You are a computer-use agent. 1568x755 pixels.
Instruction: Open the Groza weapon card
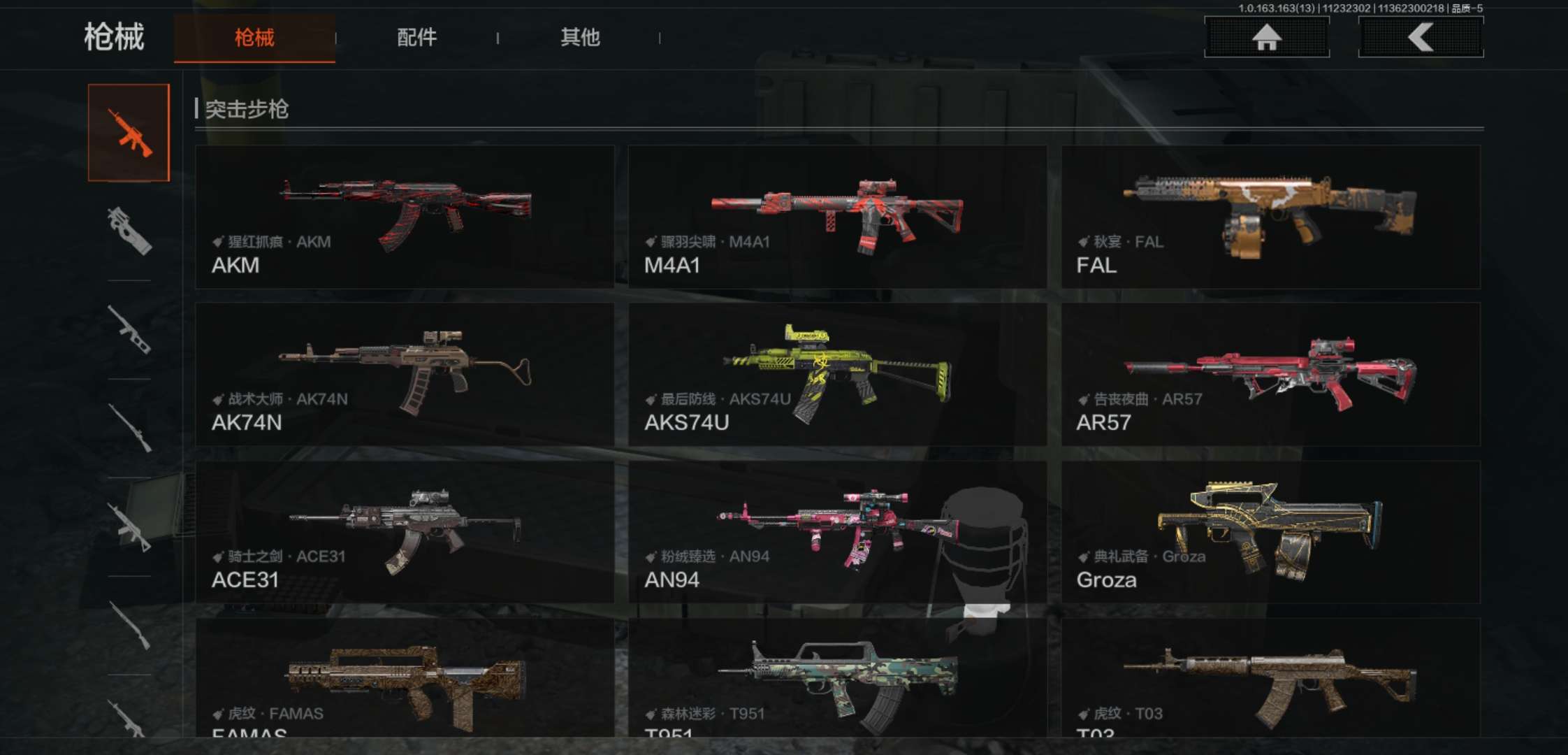tap(1270, 531)
